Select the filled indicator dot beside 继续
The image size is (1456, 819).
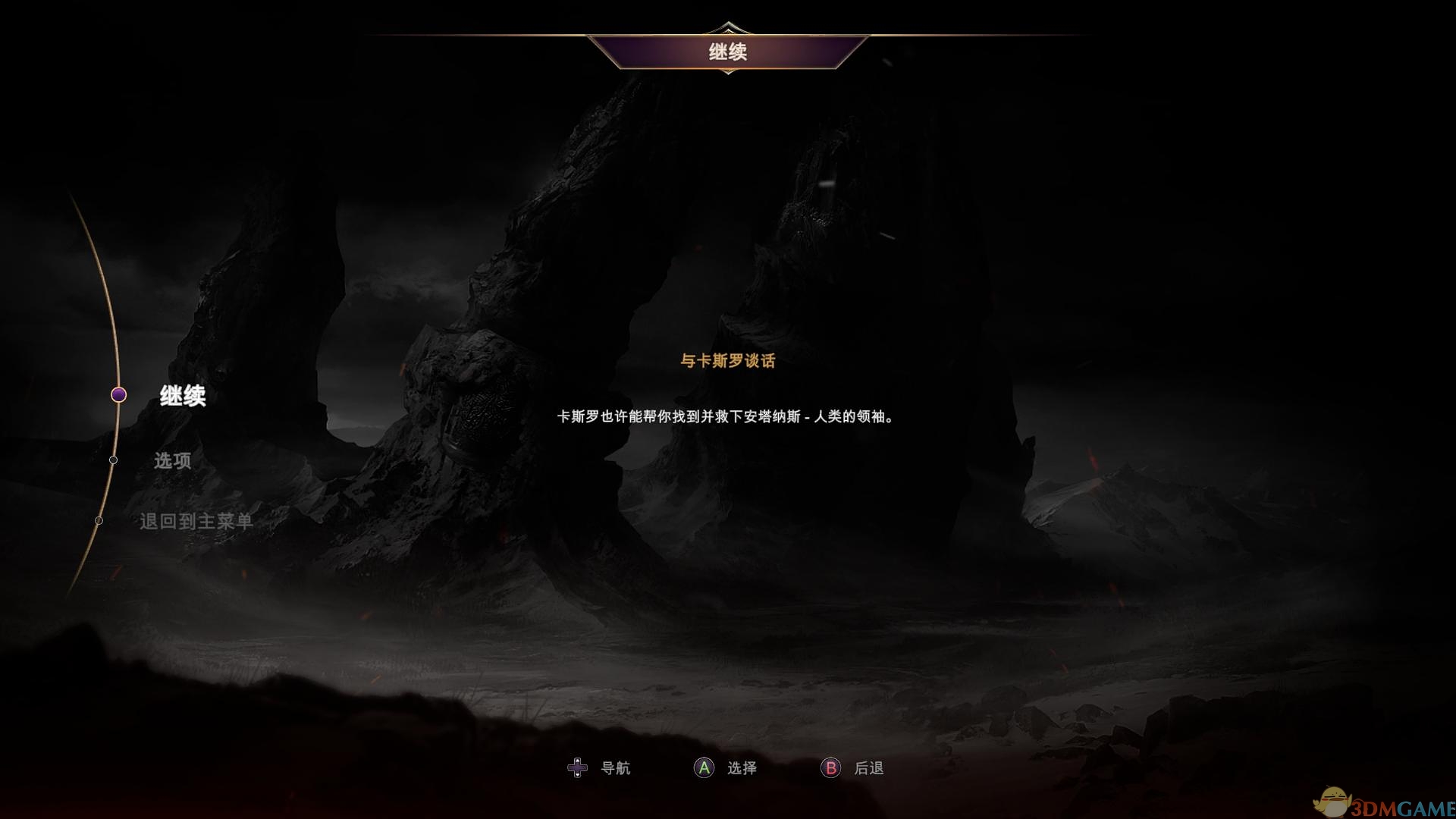(118, 395)
